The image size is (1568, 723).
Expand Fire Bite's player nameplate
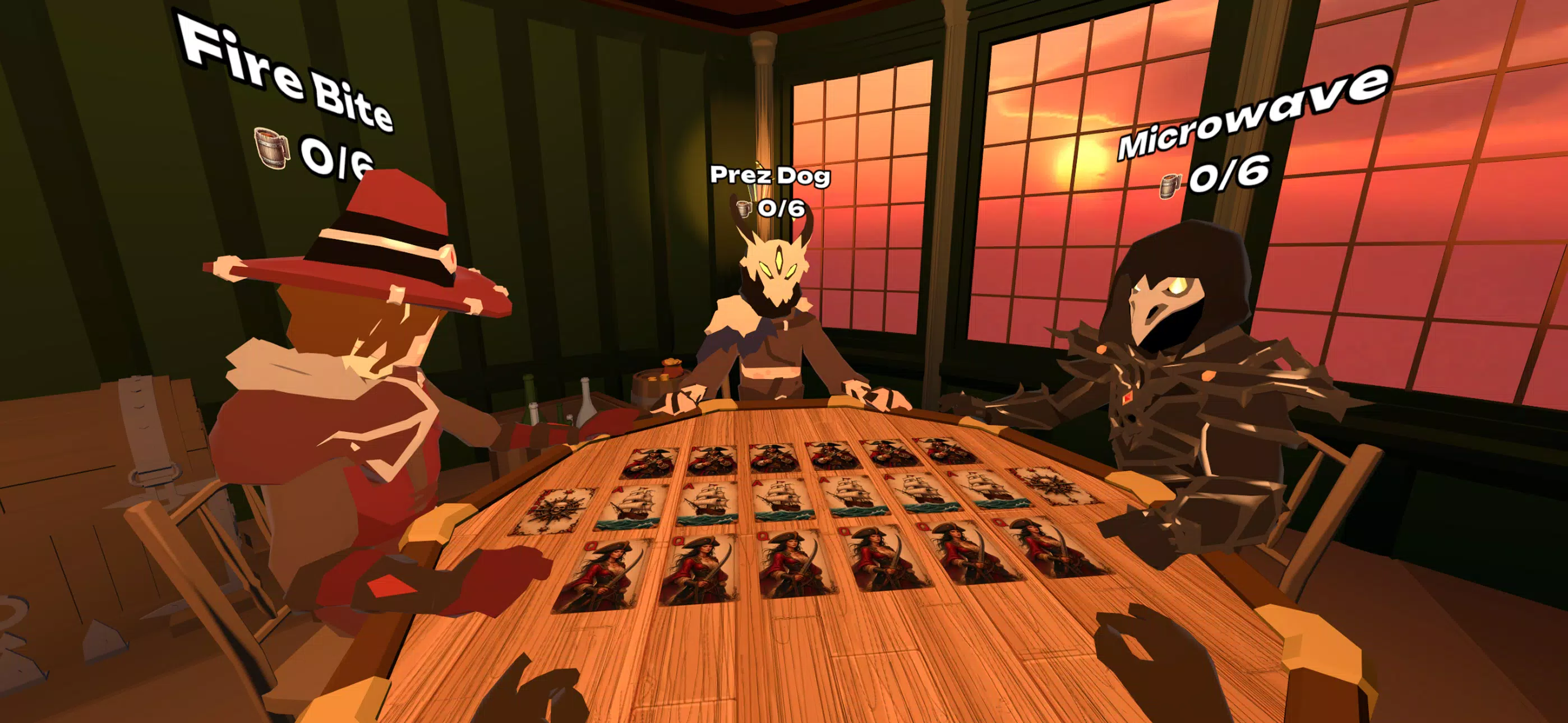tap(280, 67)
